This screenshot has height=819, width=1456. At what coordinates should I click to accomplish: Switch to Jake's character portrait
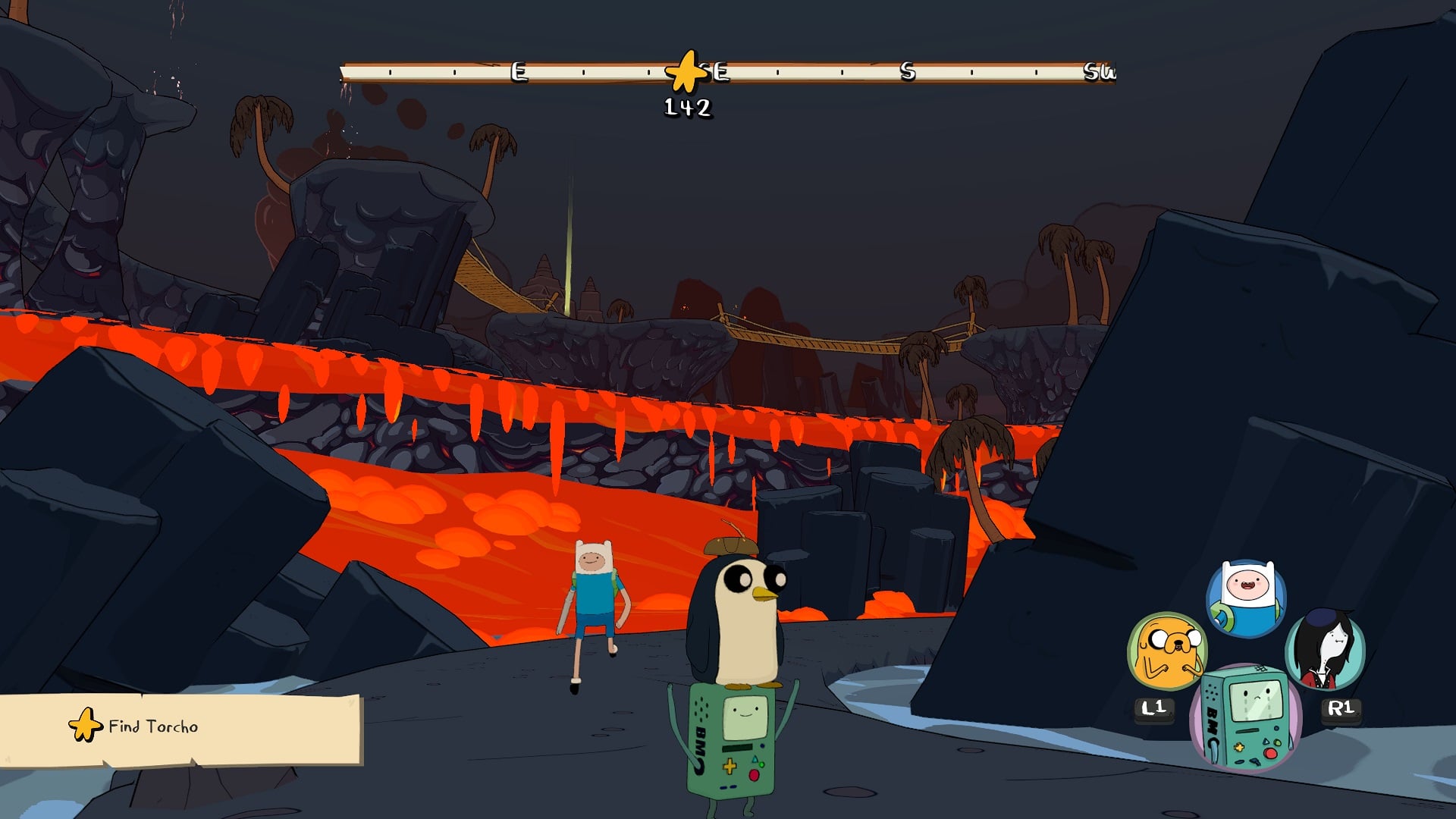[1167, 651]
